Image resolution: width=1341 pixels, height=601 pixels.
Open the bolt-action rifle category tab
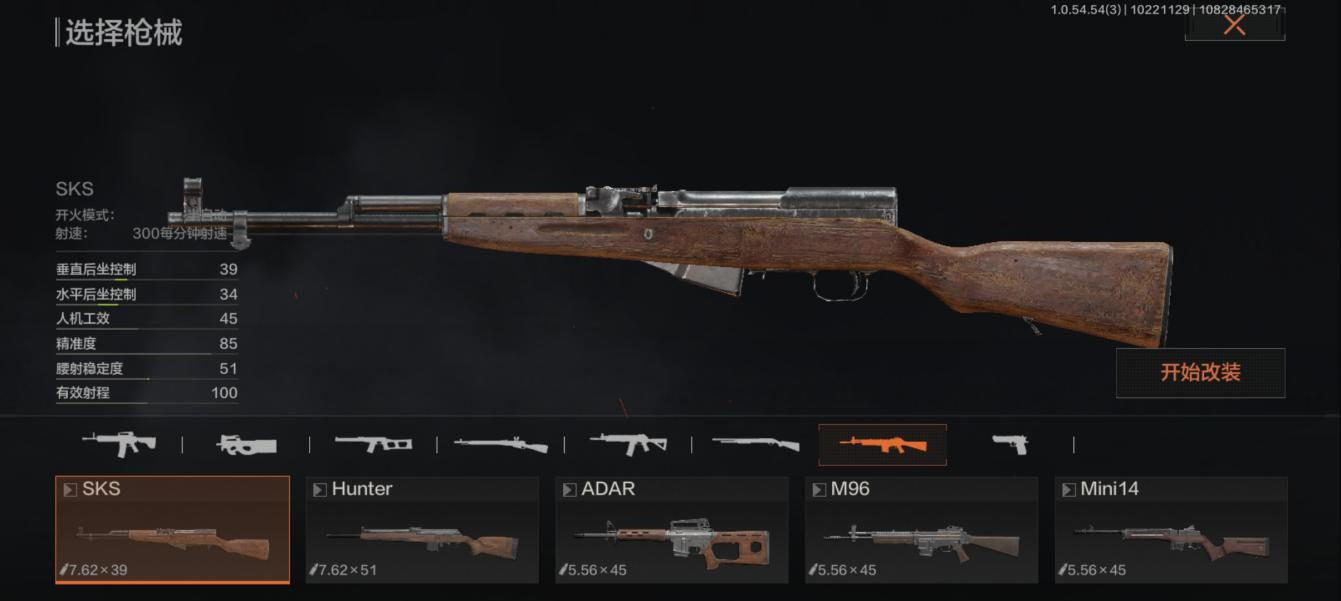(x=500, y=444)
